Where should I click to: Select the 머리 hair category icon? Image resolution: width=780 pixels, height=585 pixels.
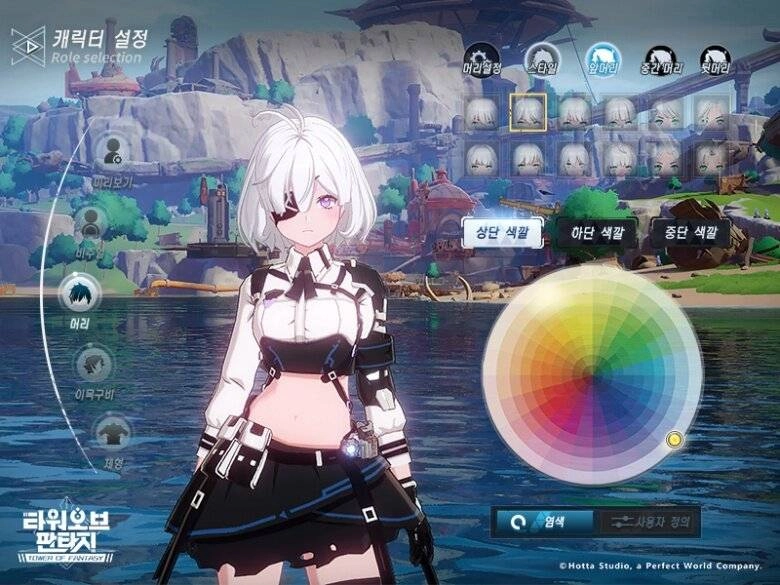[79, 293]
